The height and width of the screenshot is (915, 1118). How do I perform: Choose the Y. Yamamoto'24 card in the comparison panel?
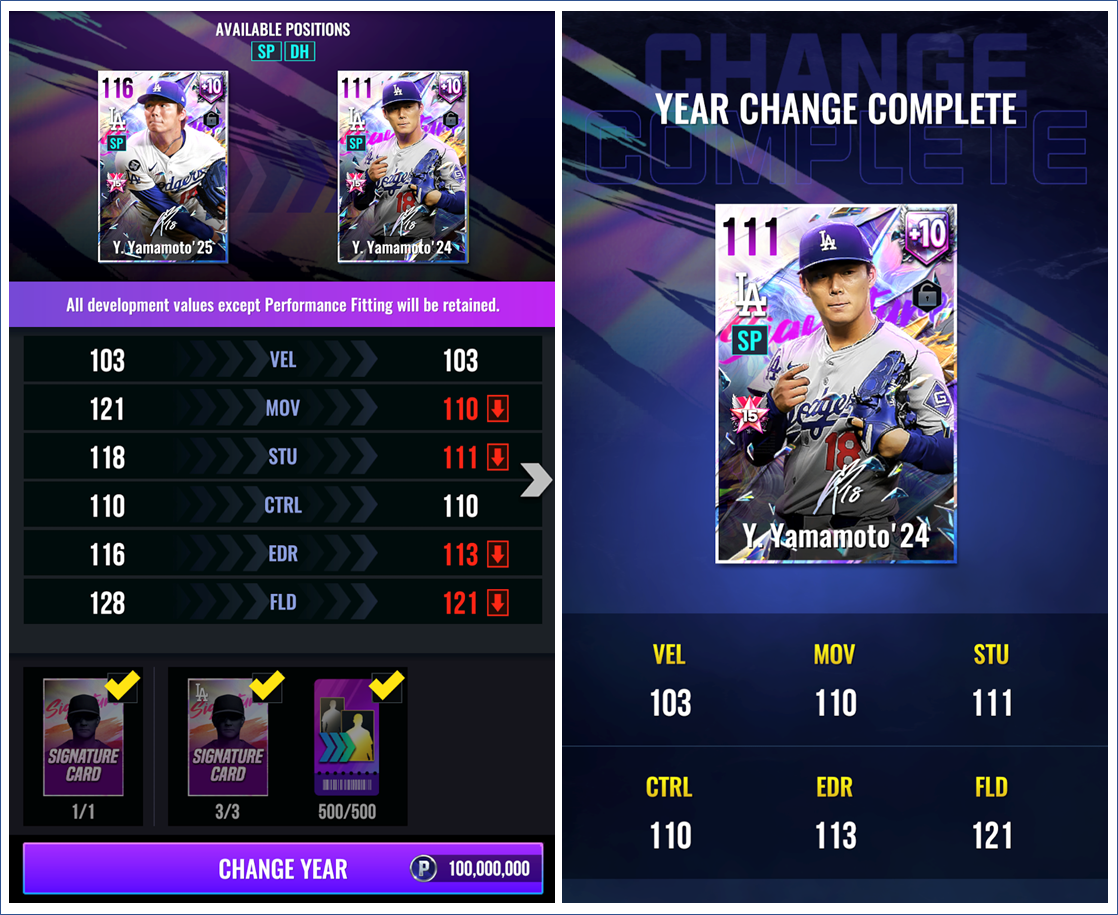coord(403,166)
